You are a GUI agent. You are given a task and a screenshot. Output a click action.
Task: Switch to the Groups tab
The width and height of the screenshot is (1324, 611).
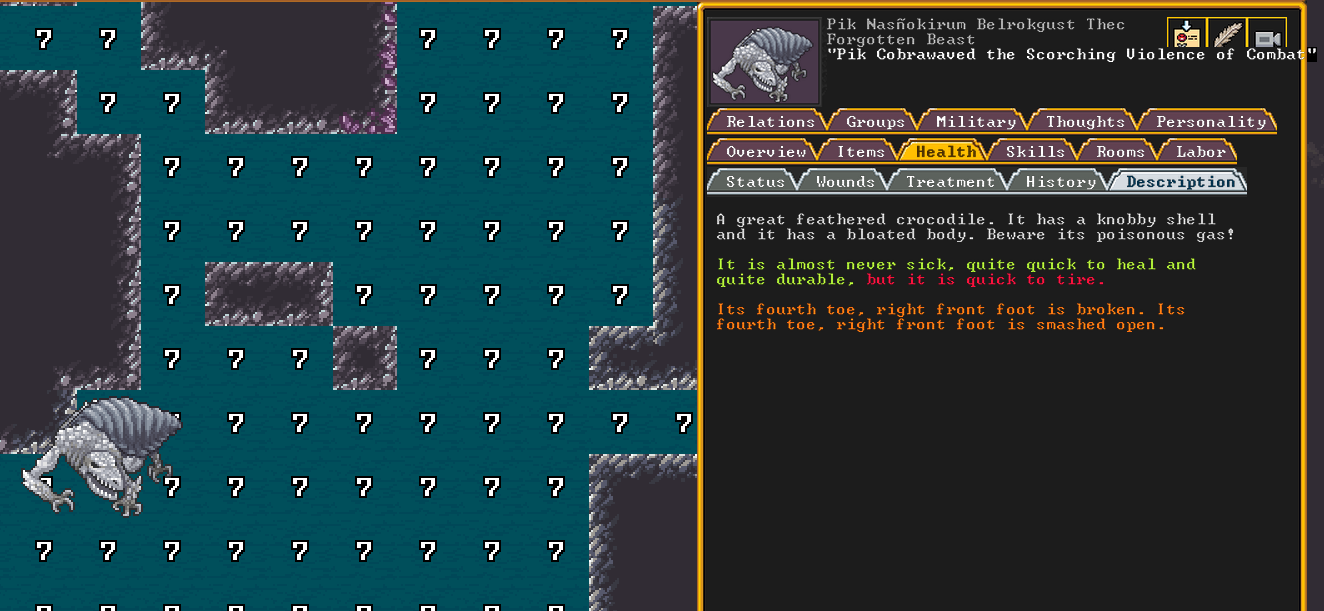point(875,121)
